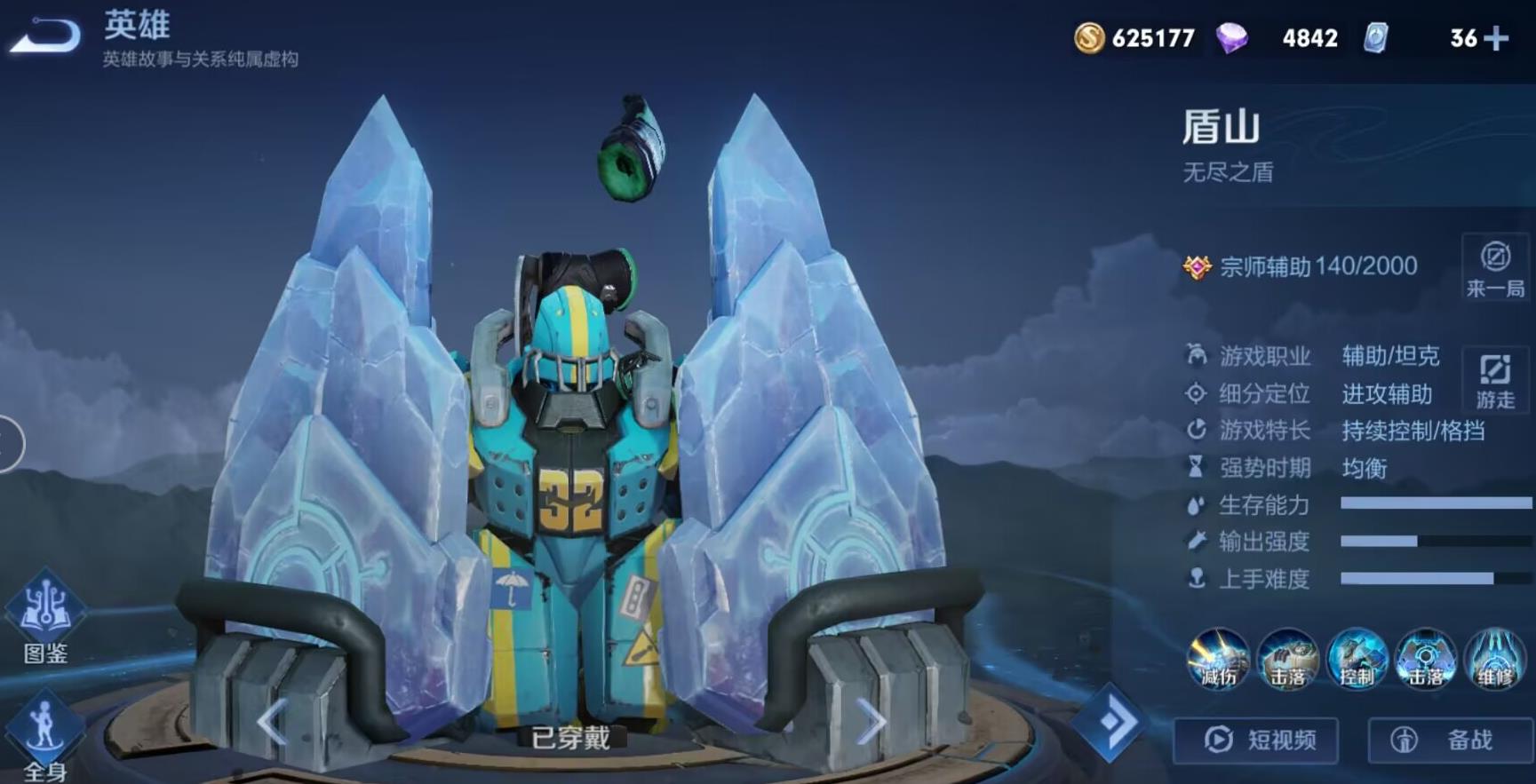Click the plus button beside 36 tickets
The image size is (1536, 784).
(x=1496, y=38)
